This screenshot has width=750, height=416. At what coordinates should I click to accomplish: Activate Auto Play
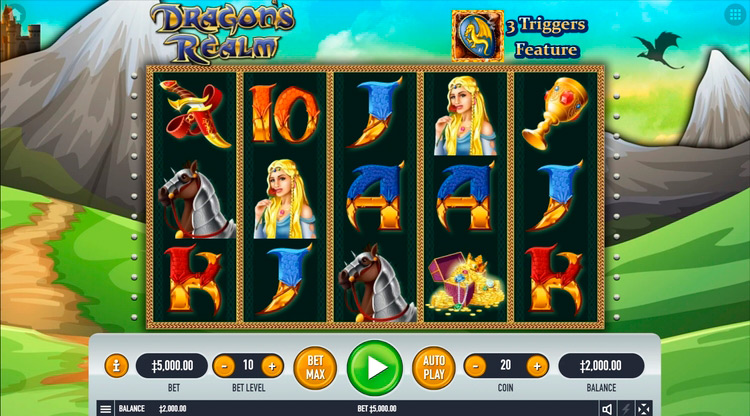433,367
